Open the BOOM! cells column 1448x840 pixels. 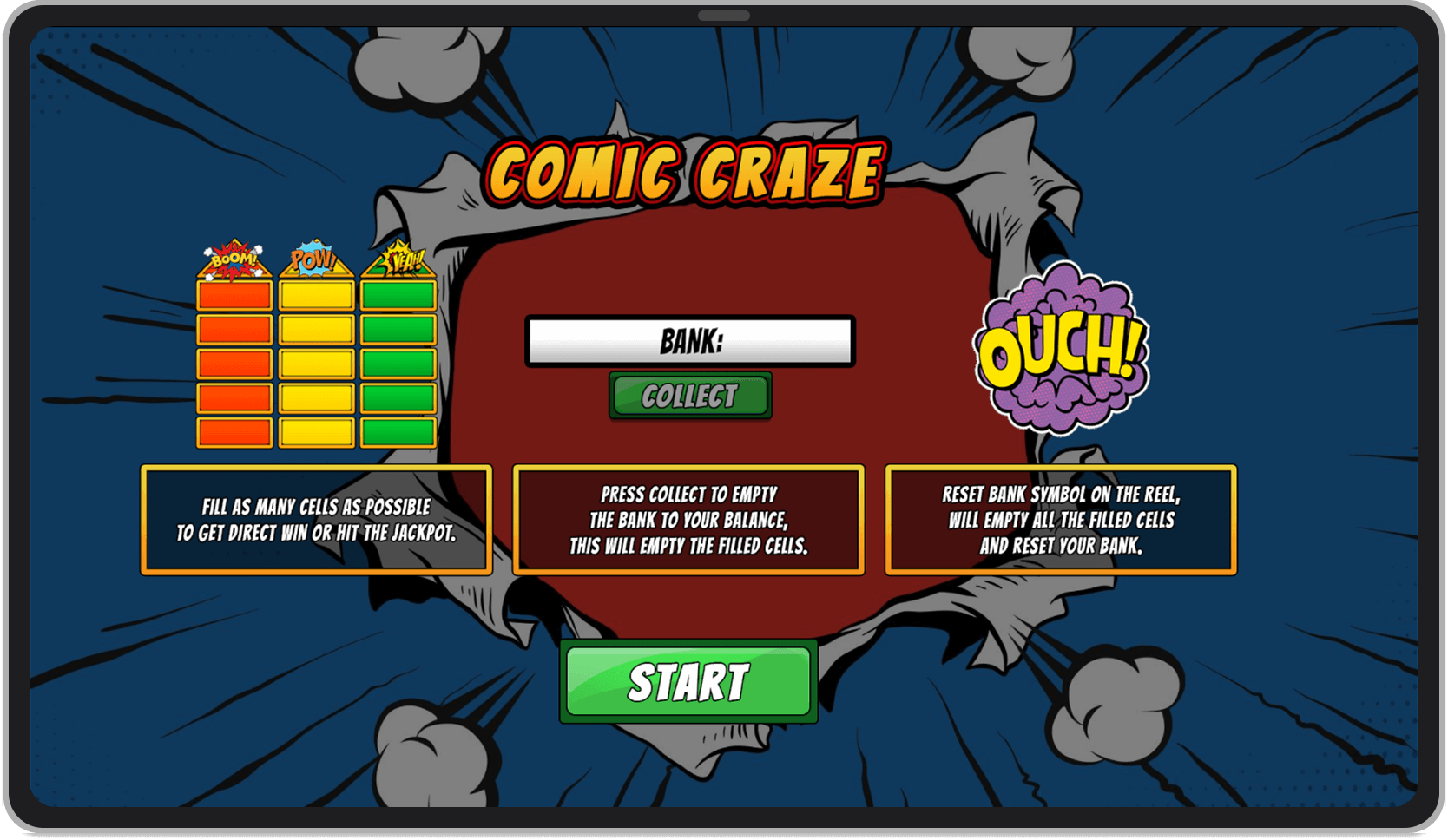coord(232,361)
